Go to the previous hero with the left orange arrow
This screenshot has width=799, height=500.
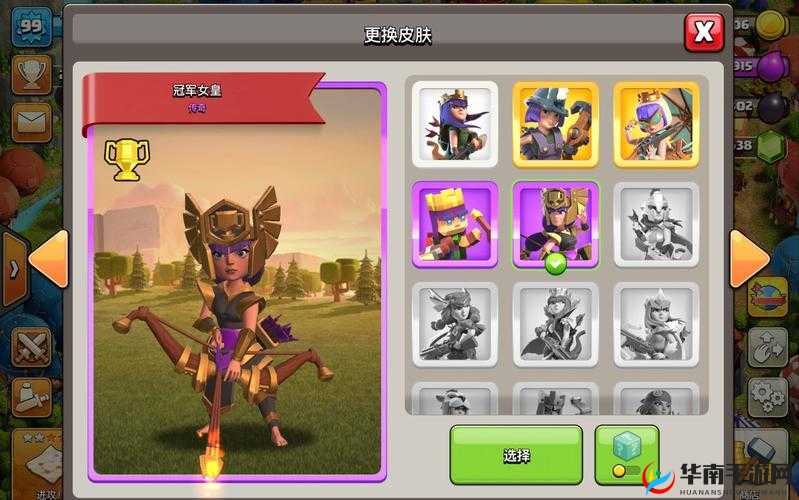click(x=48, y=261)
